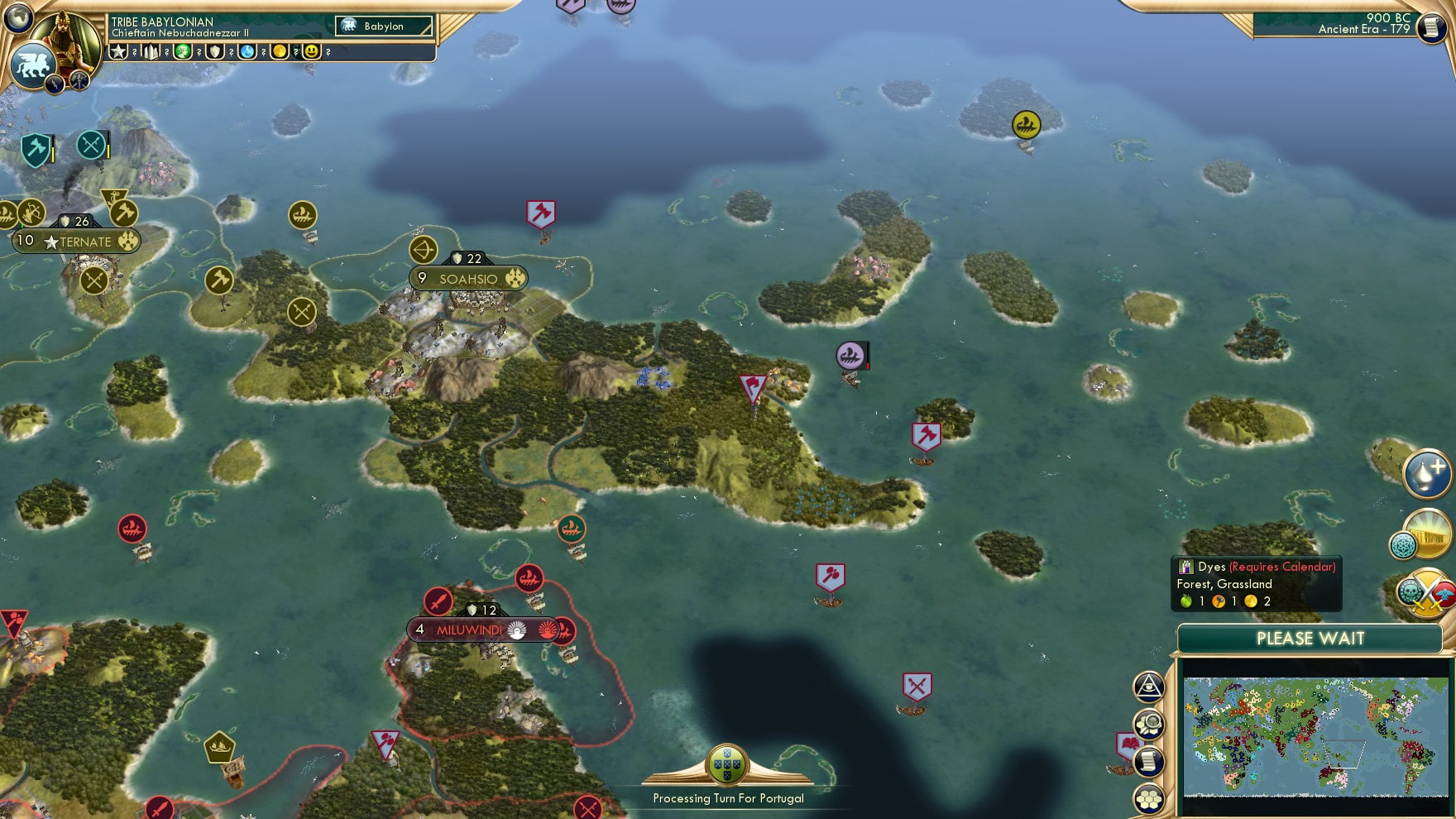
Task: Click the atom science badge on the wonder notification
Action: coord(1405,544)
